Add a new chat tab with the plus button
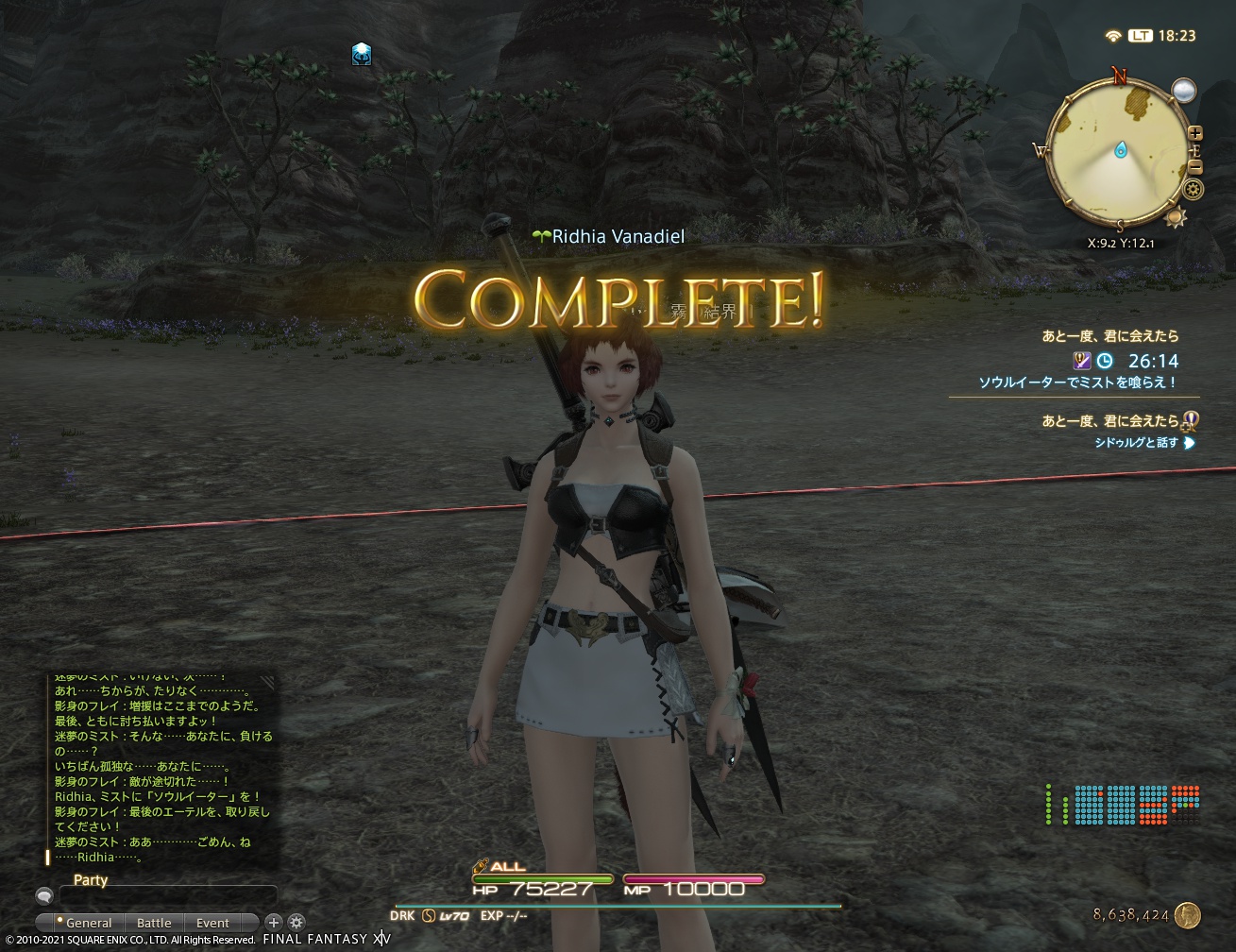The image size is (1236, 952). click(x=274, y=923)
